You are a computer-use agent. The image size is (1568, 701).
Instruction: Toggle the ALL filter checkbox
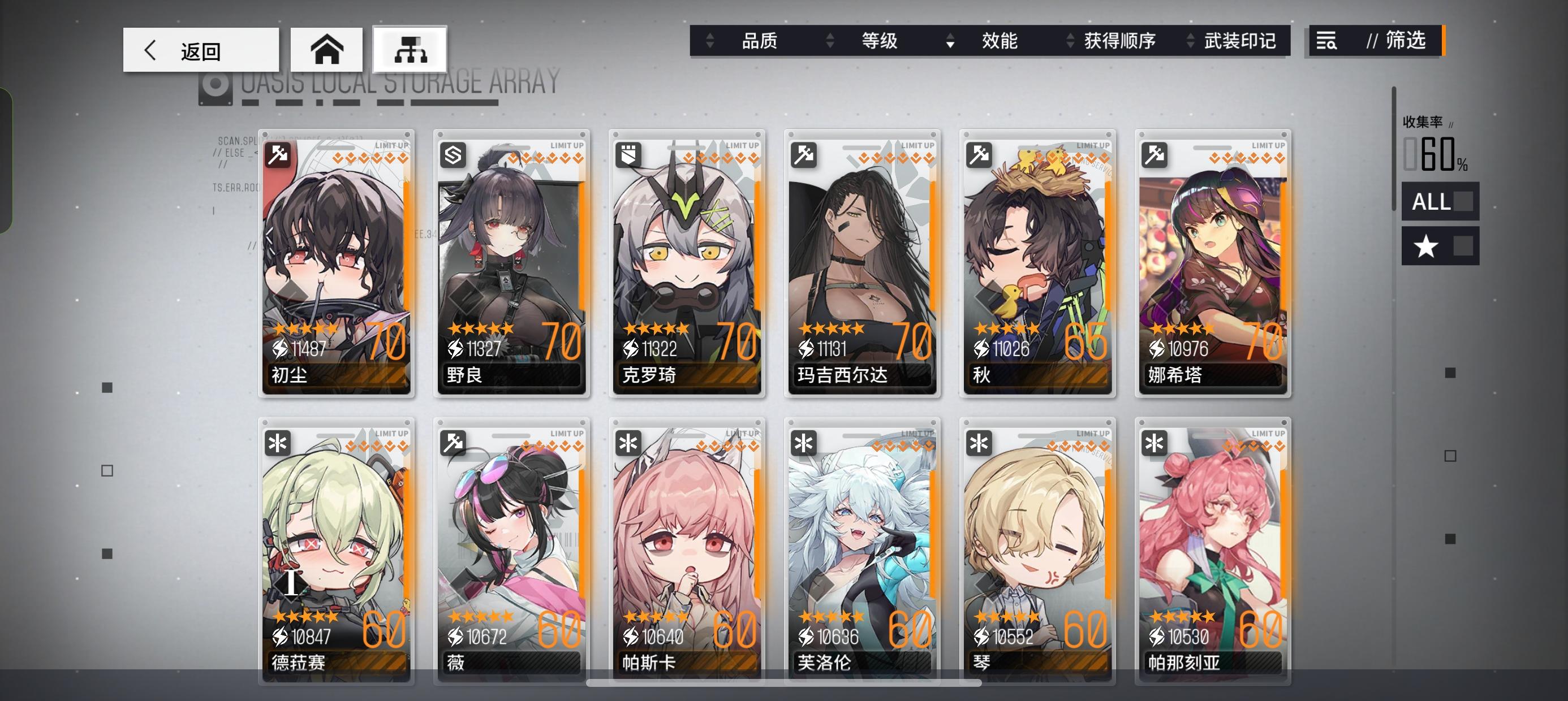point(1439,202)
